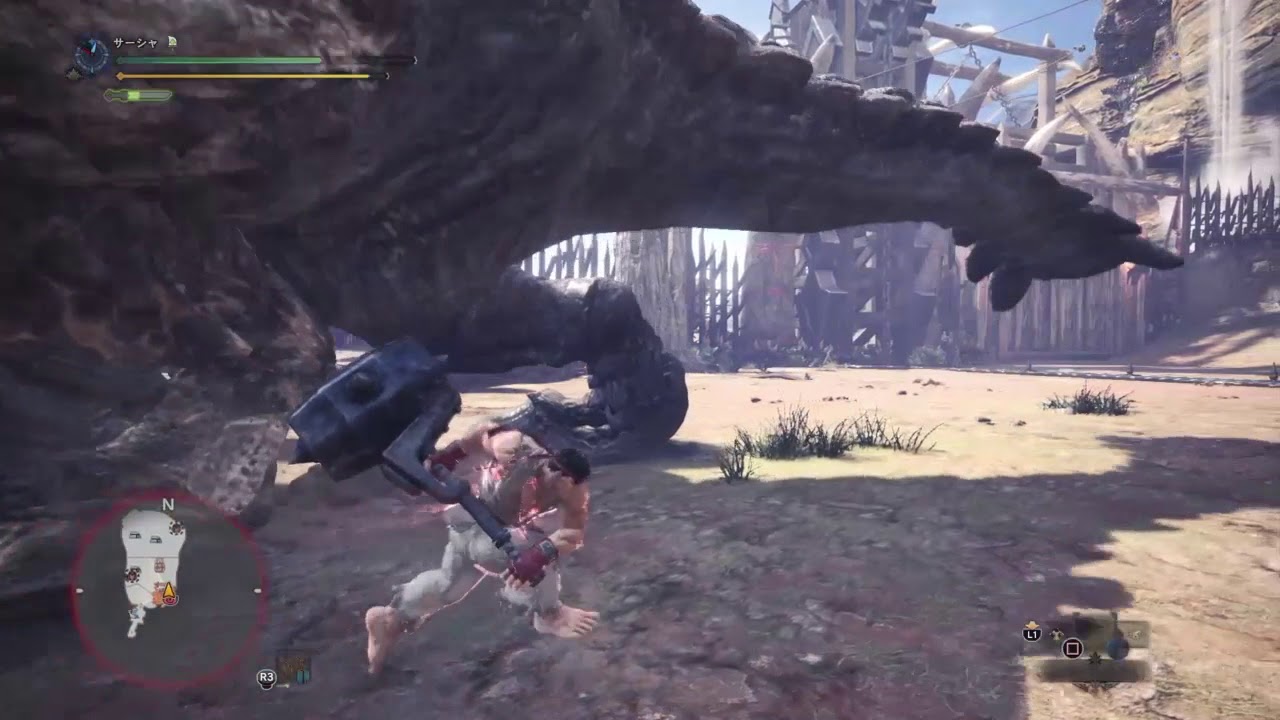Select the monster paw icon on upper minimap

pyautogui.click(x=175, y=527)
